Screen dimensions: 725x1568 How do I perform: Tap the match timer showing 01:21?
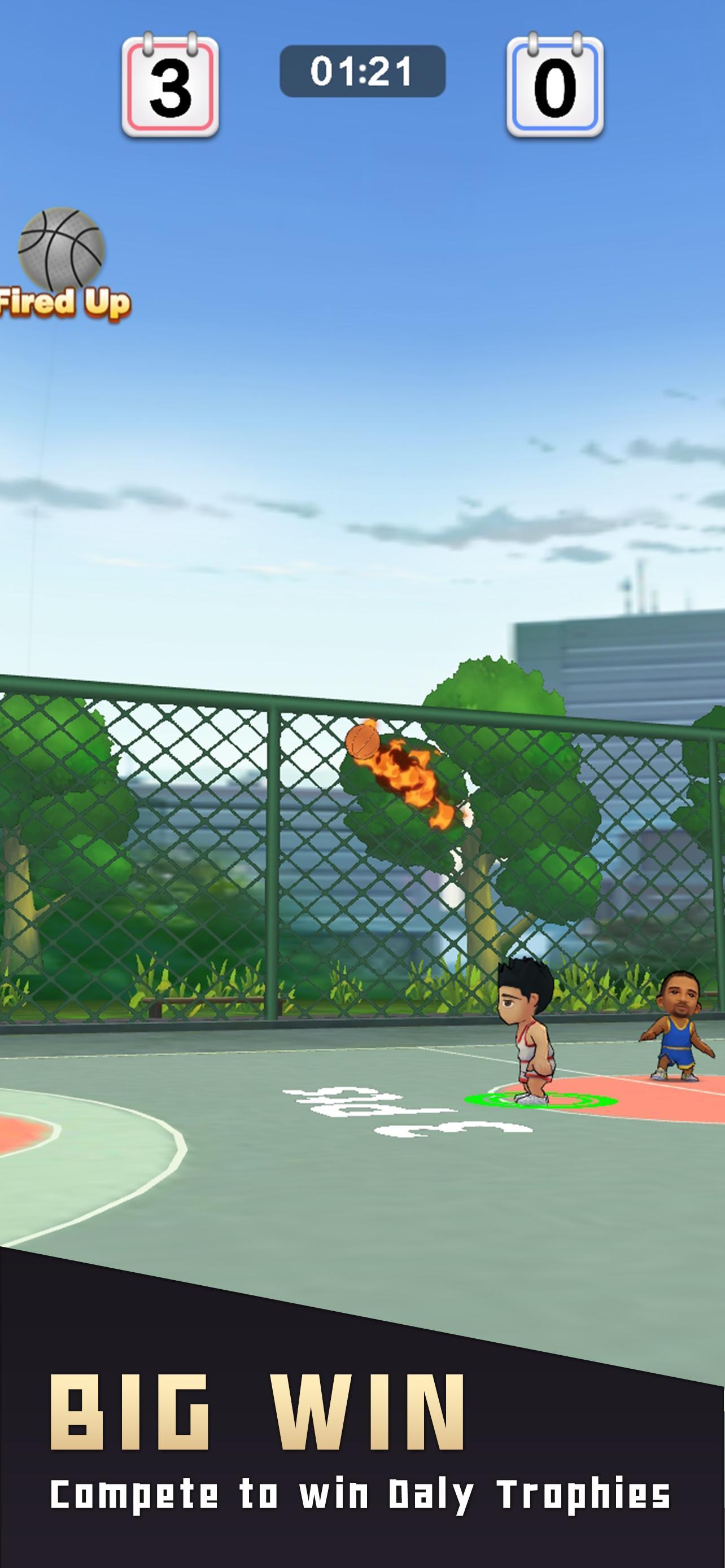pyautogui.click(x=362, y=71)
